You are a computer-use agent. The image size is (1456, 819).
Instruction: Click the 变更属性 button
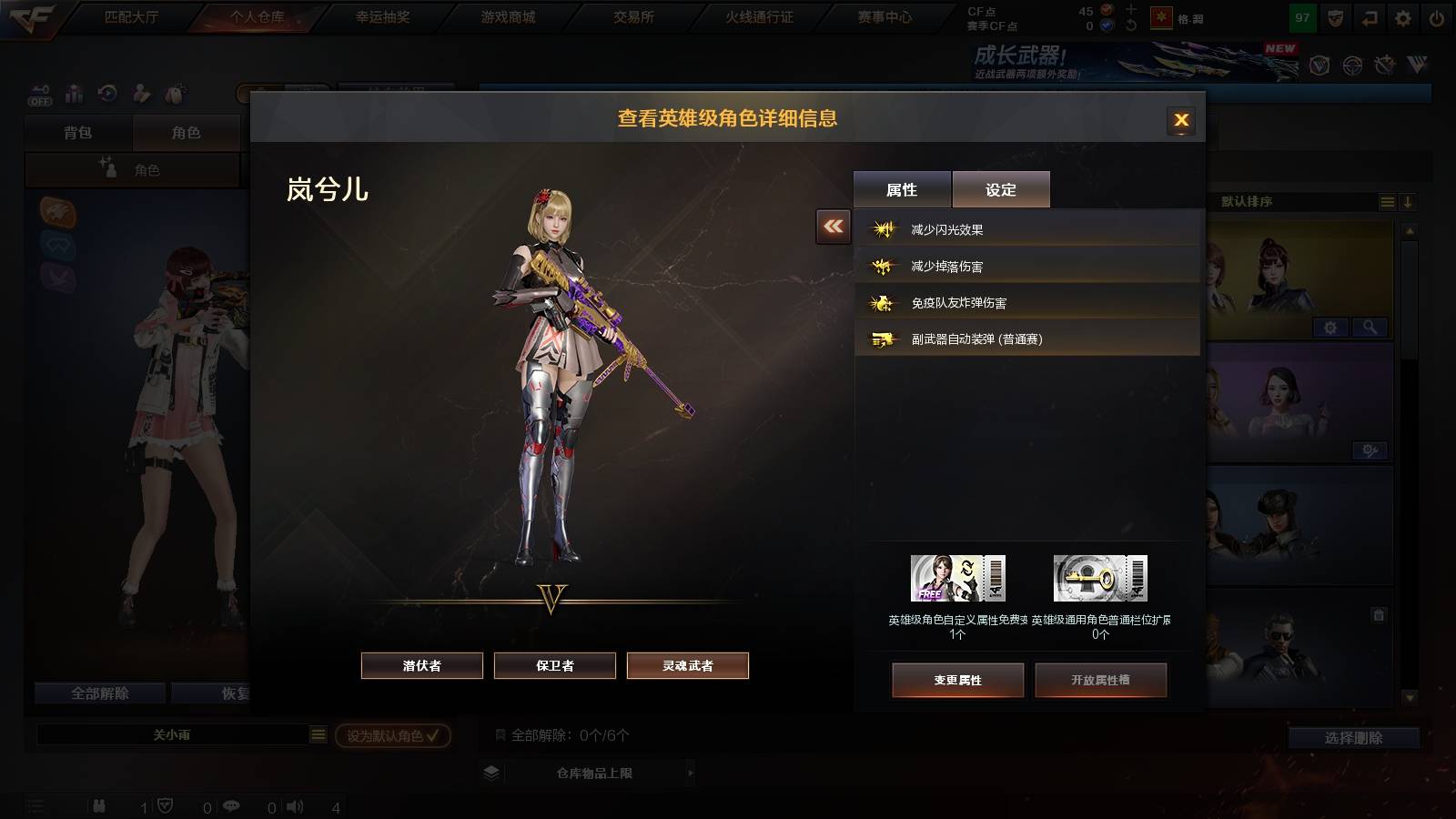pos(958,679)
